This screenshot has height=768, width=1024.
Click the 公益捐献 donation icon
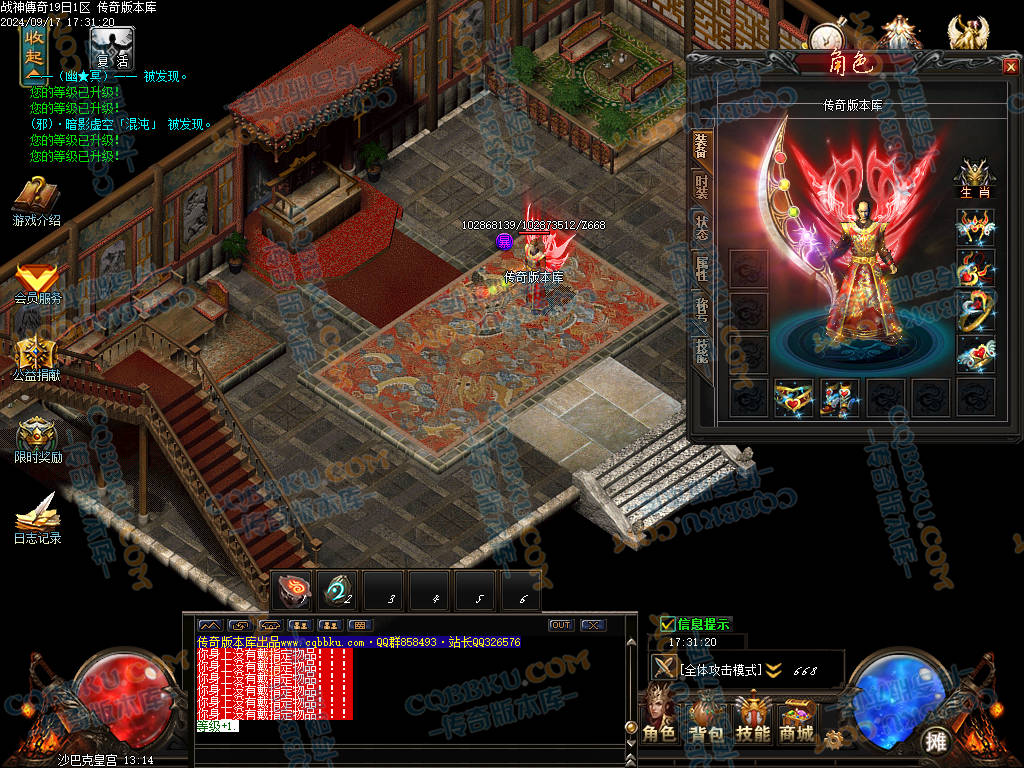[x=37, y=360]
